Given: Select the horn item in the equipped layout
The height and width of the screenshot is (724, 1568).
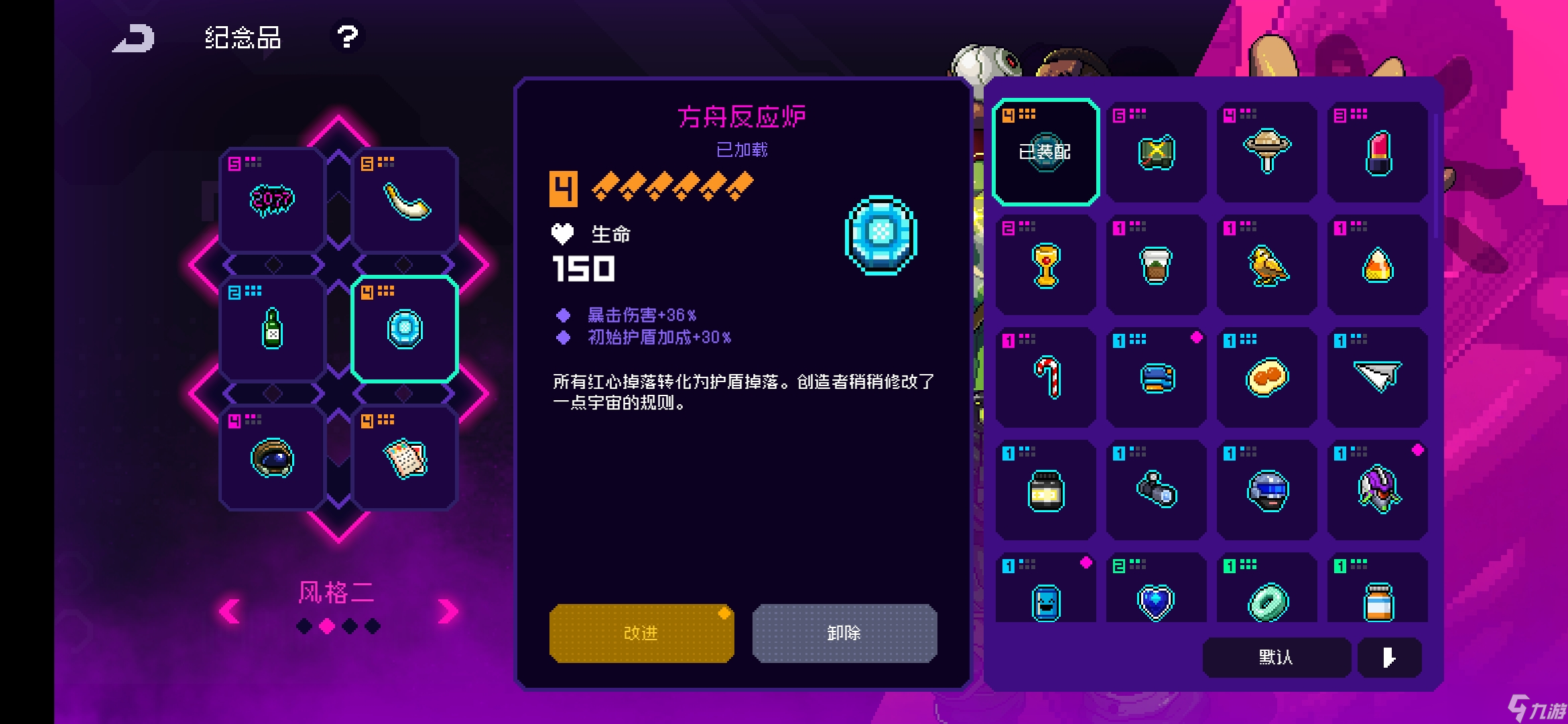Looking at the screenshot, I should click(405, 198).
